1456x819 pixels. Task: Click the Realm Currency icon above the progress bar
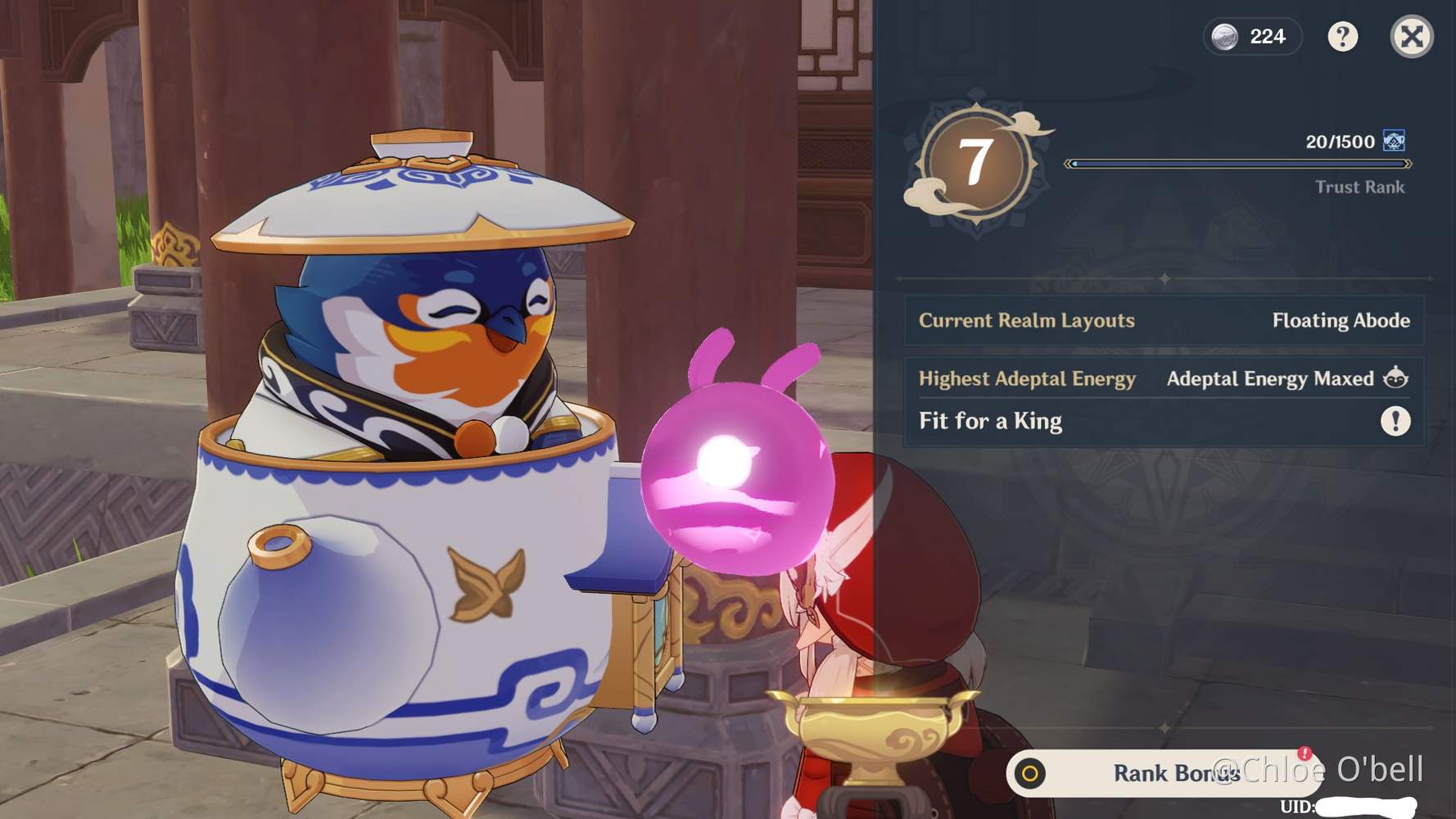point(1395,141)
